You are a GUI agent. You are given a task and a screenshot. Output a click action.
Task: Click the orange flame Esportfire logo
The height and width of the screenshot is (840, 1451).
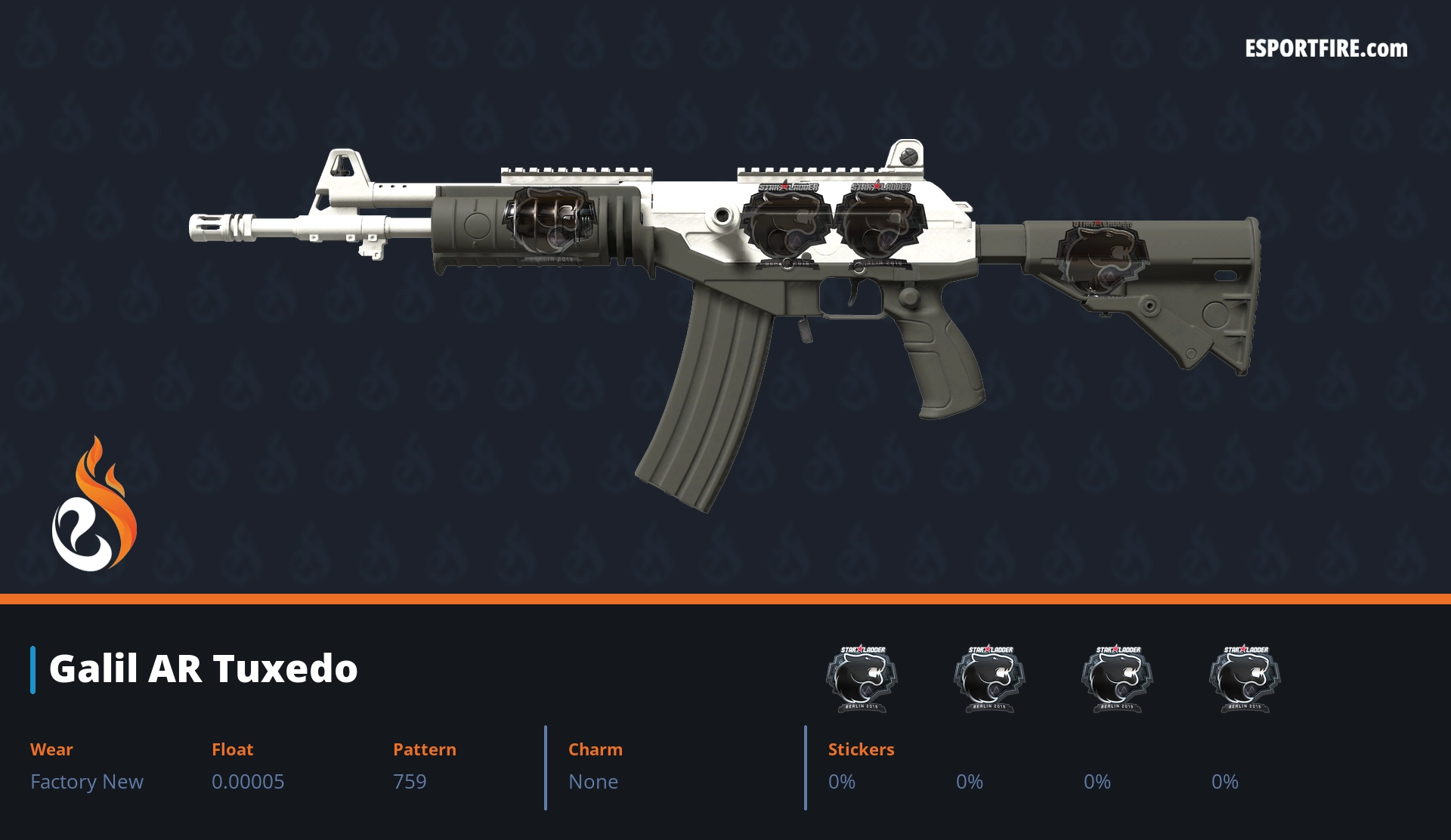click(94, 506)
